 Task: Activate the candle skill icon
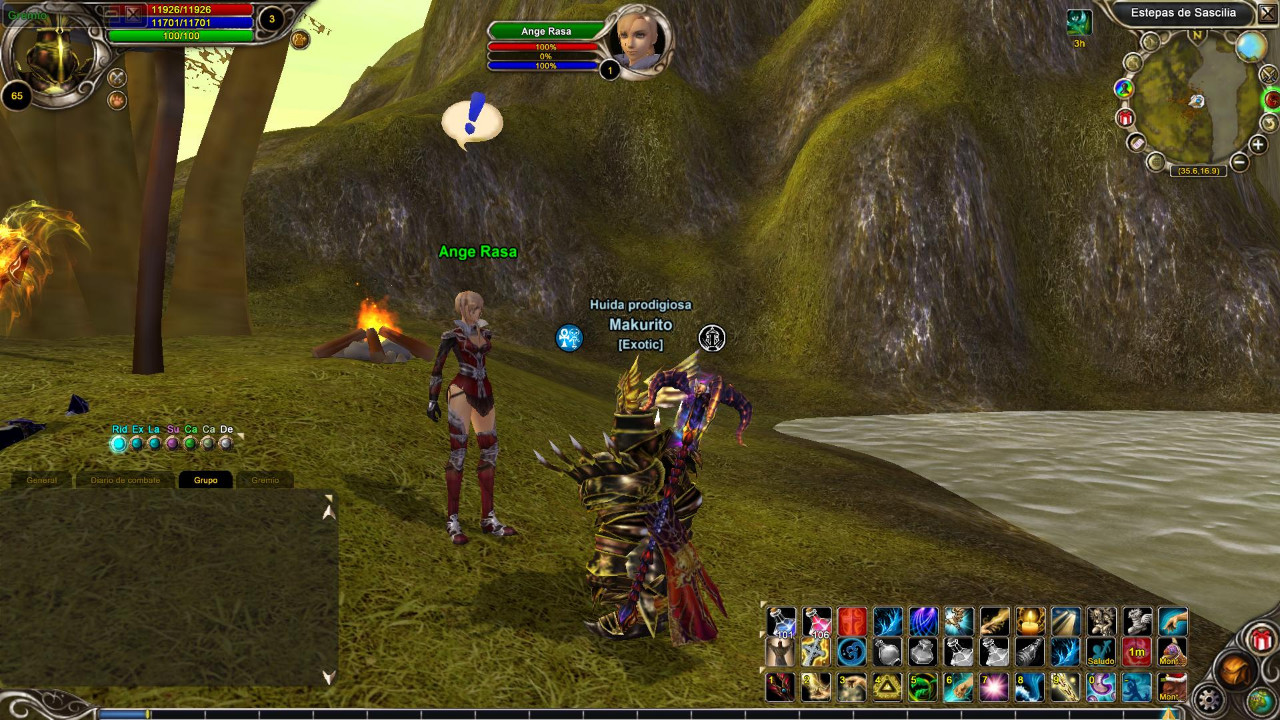click(1030, 622)
